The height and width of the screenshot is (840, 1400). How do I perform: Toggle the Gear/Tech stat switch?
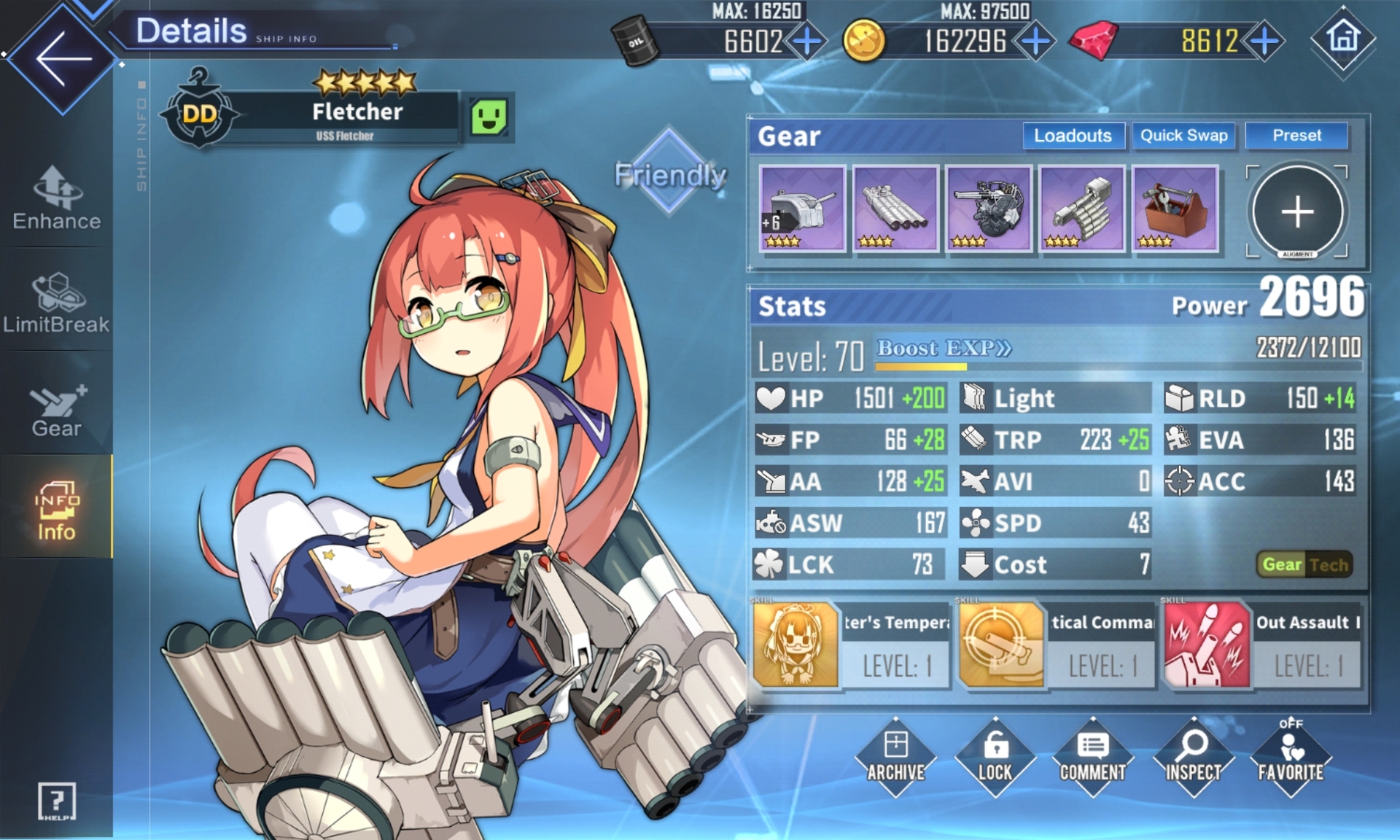1304,564
